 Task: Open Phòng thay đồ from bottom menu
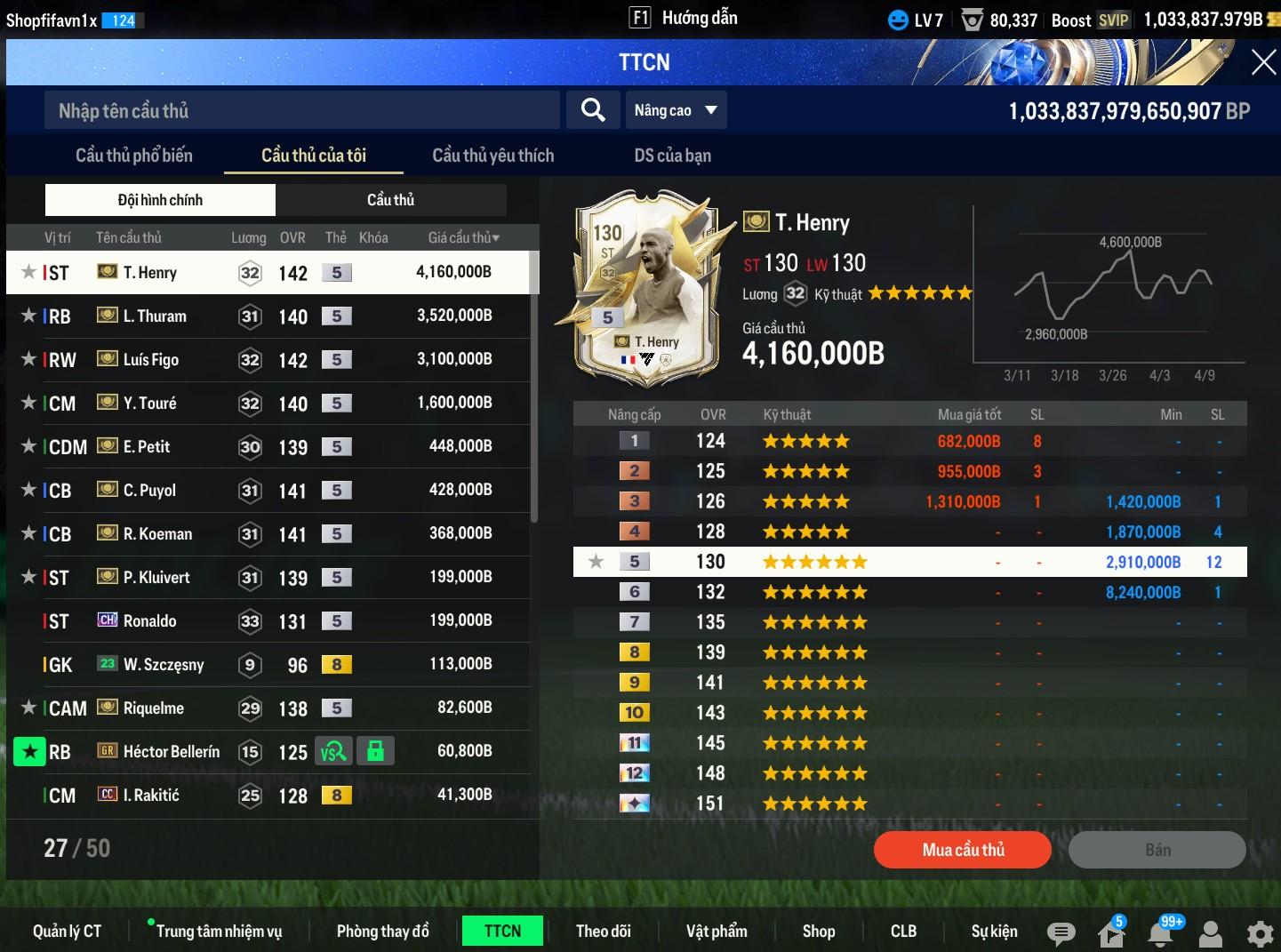[x=382, y=931]
